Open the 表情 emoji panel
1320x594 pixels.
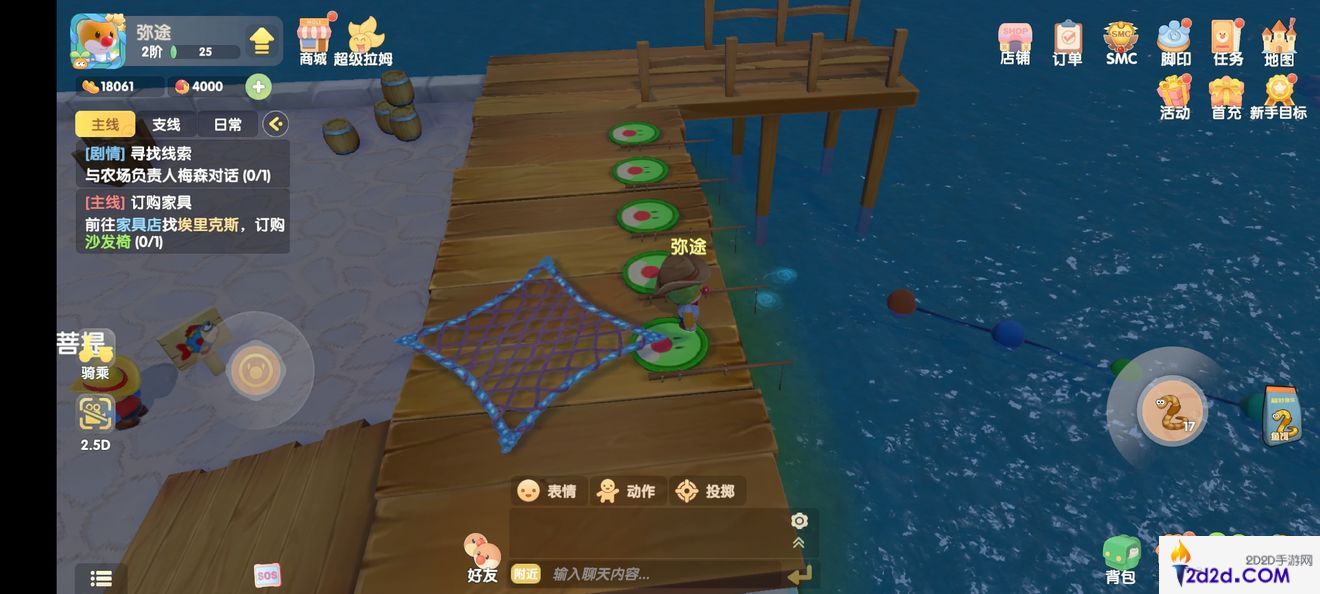[546, 491]
